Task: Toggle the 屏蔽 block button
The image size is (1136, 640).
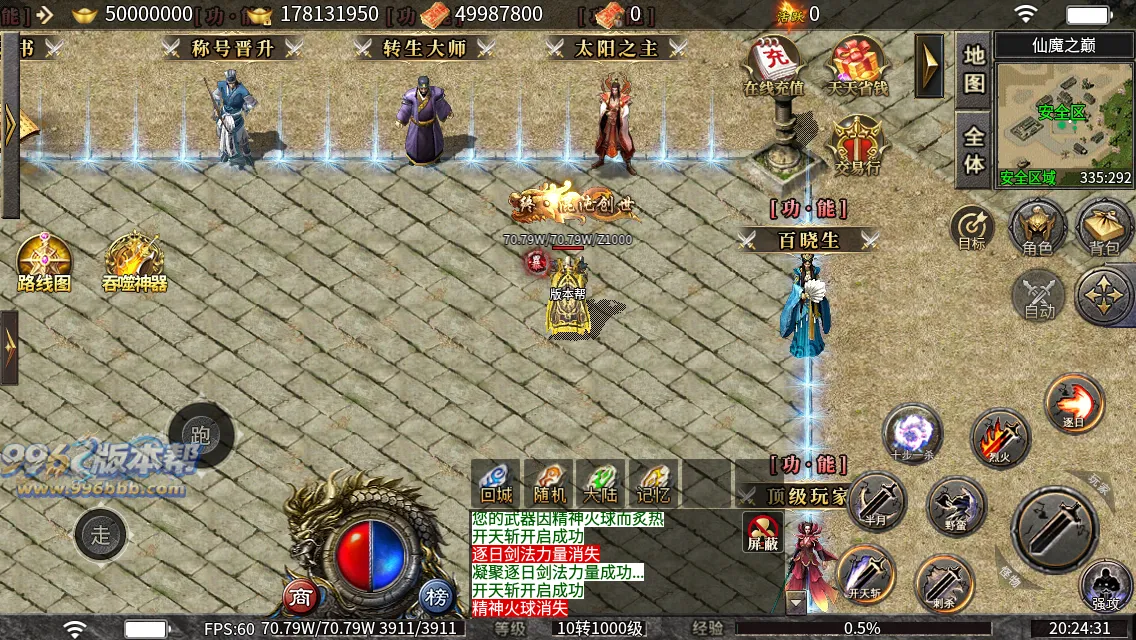Action: 762,532
